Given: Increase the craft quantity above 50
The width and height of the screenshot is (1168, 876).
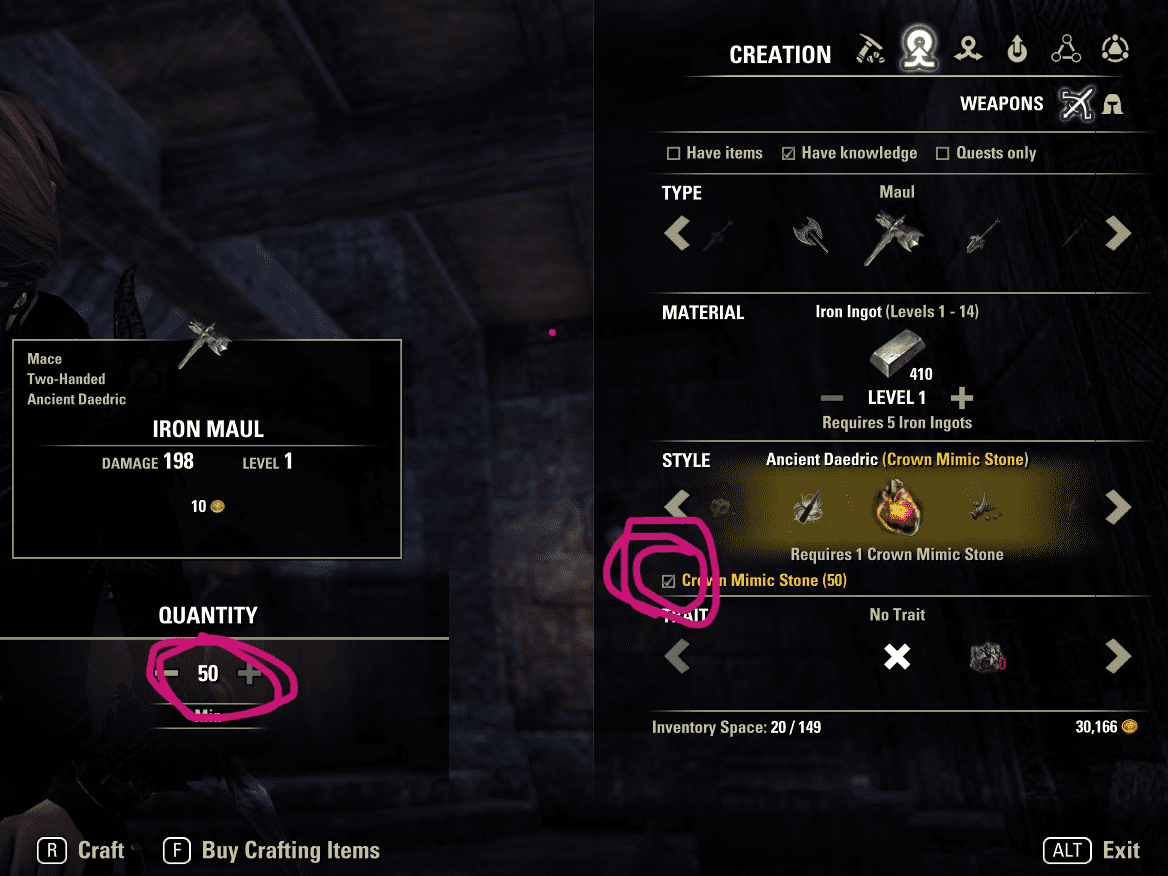Looking at the screenshot, I should click(249, 674).
